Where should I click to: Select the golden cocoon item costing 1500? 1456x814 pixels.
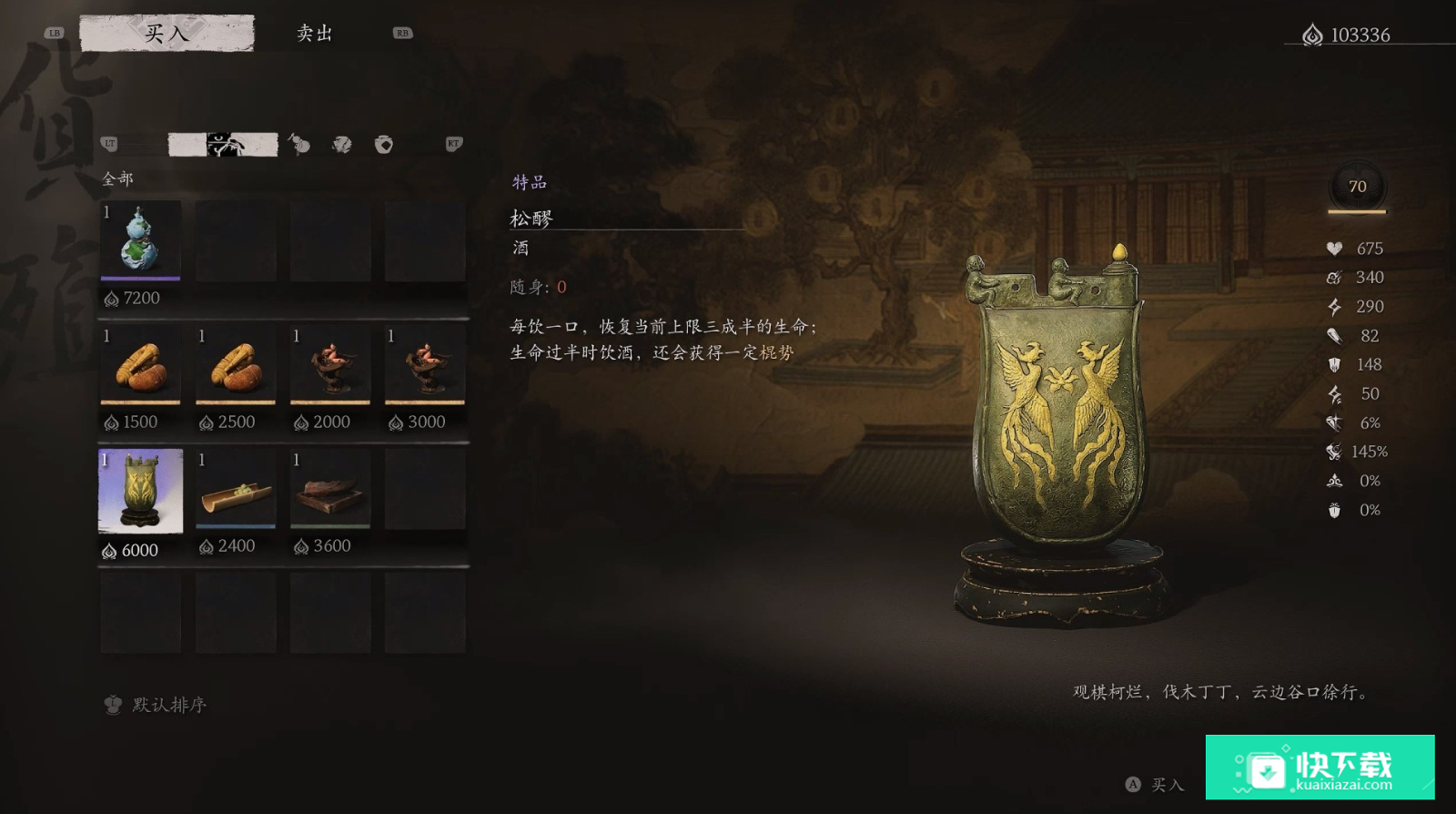pos(140,364)
